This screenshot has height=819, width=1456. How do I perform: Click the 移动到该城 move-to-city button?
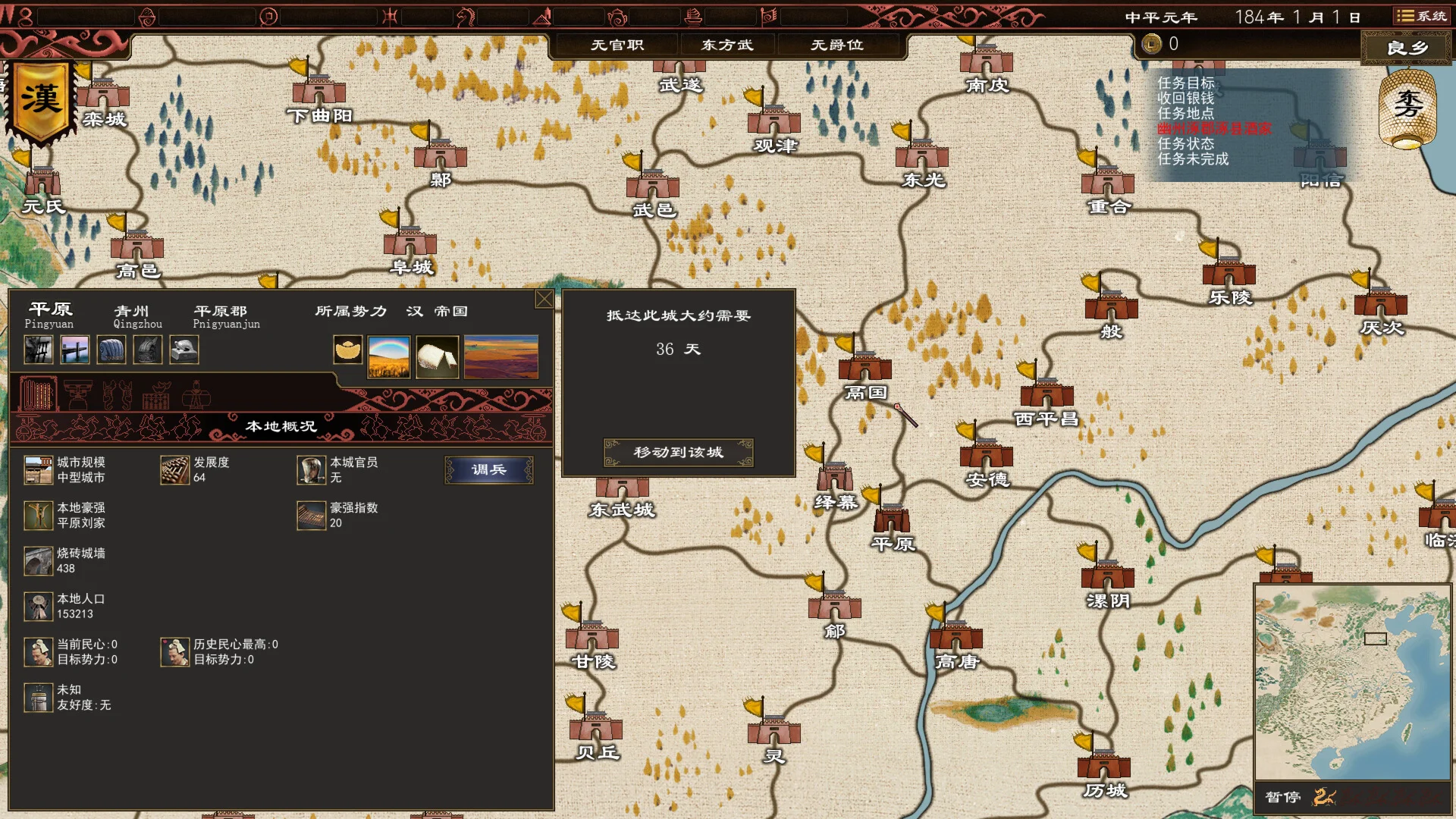(x=679, y=453)
